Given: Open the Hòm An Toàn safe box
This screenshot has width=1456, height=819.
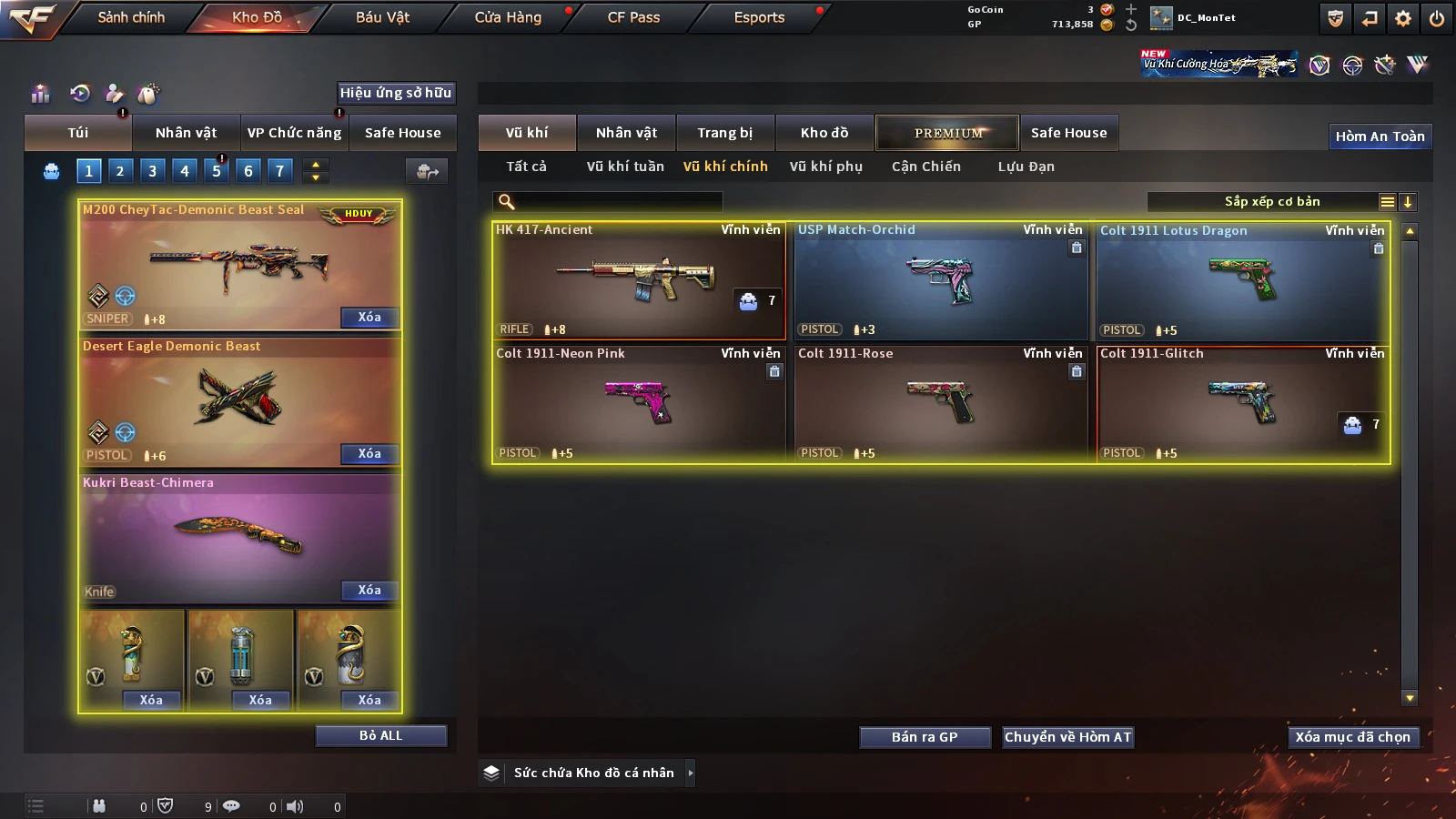Looking at the screenshot, I should pyautogui.click(x=1380, y=136).
